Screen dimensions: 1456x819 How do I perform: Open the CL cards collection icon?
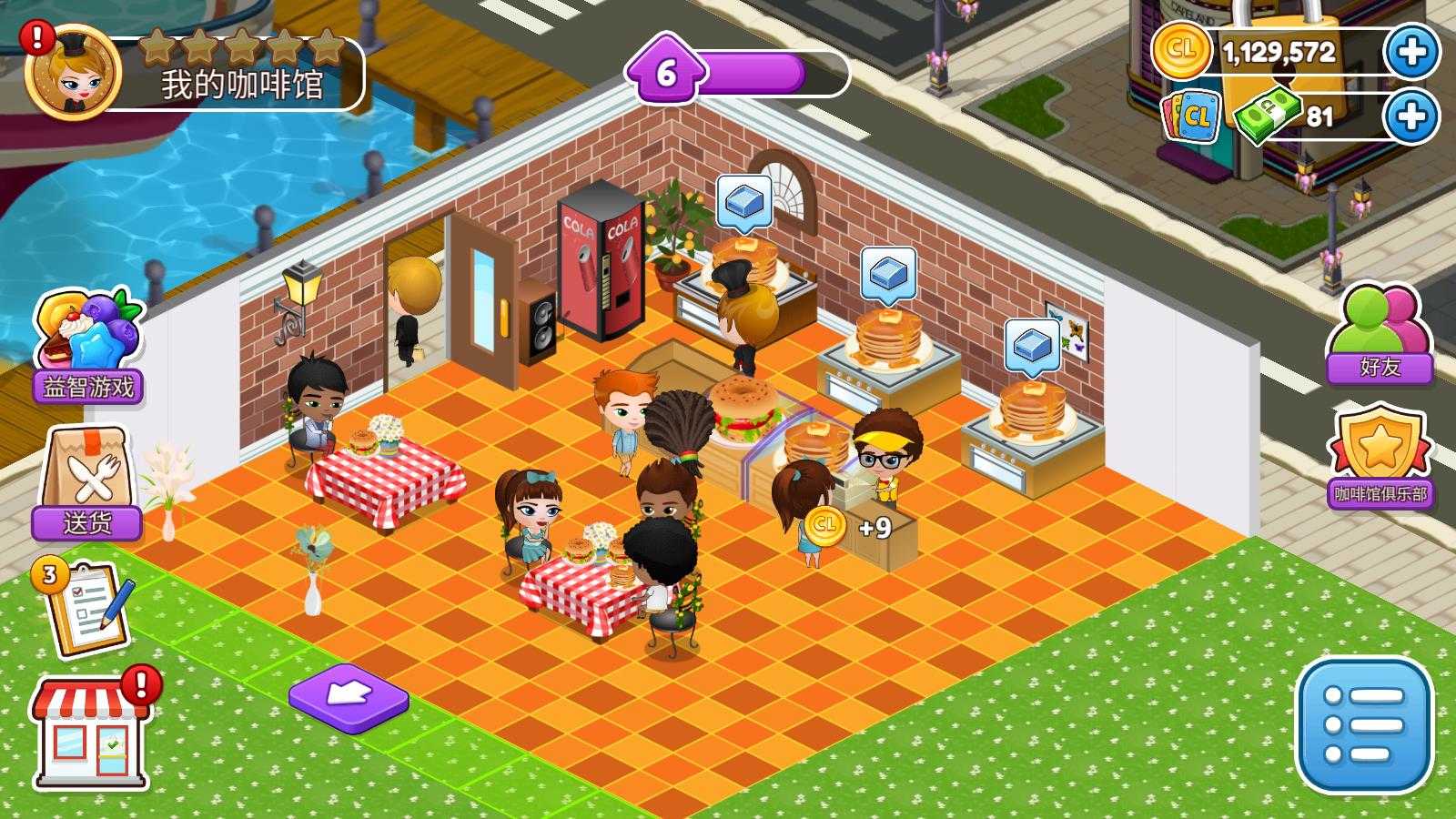pos(1192,116)
